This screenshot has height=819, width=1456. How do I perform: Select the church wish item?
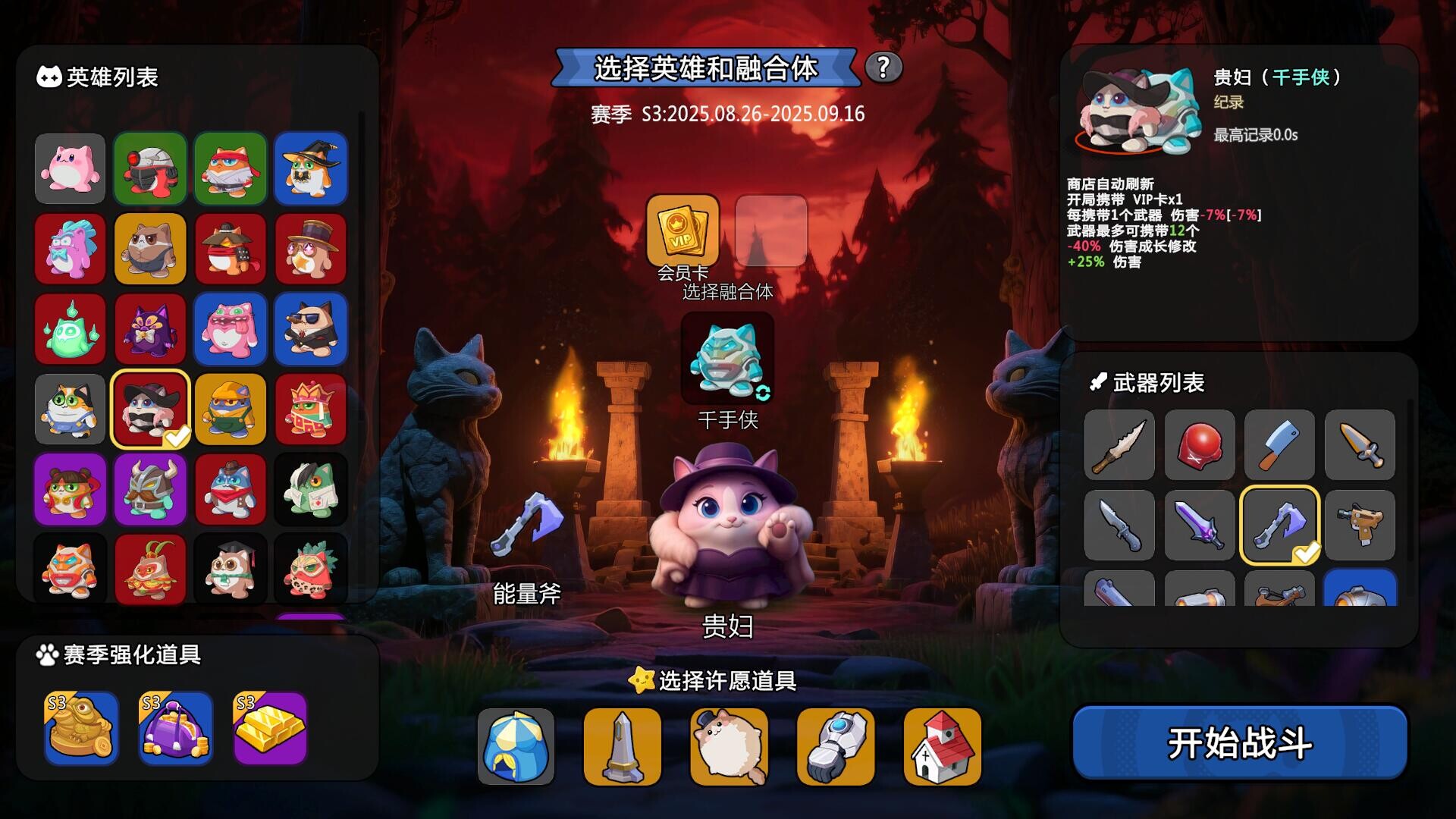click(940, 747)
